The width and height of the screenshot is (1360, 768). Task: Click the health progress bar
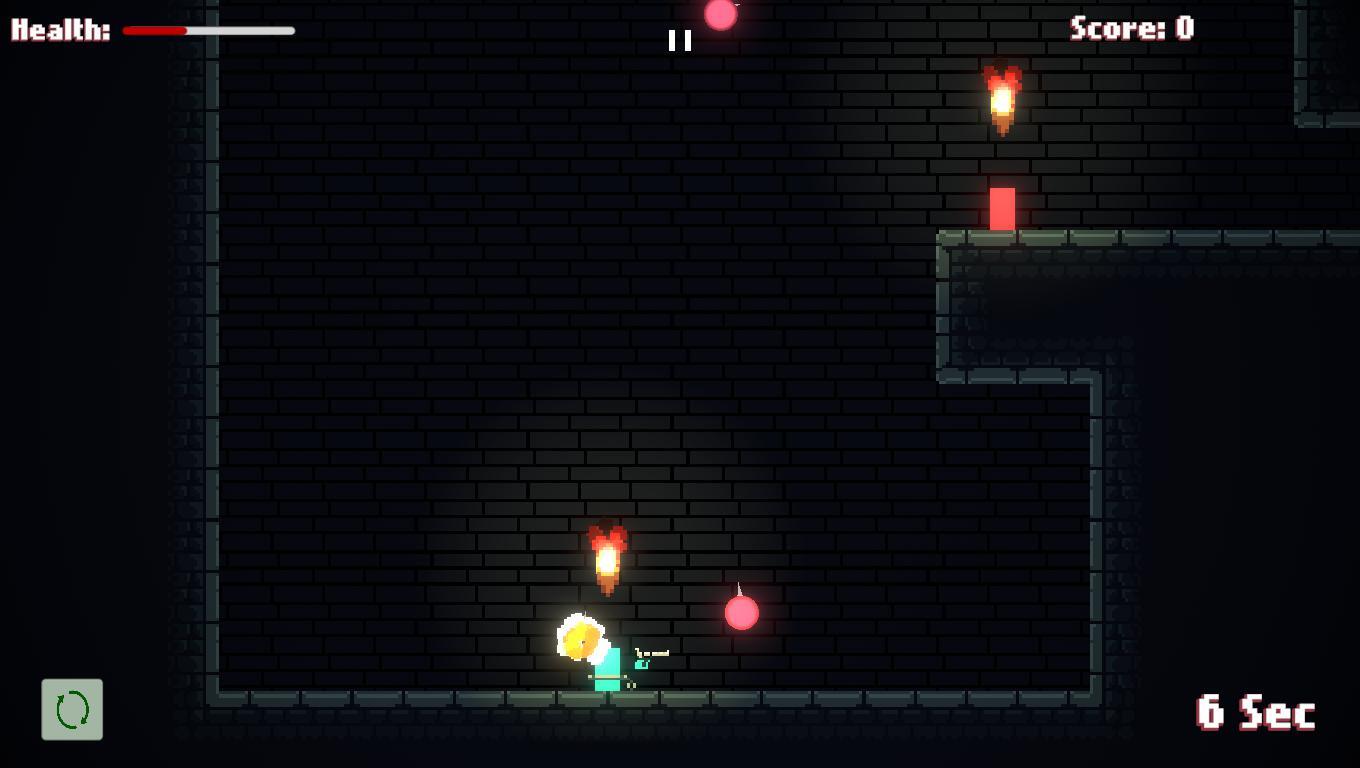(x=208, y=31)
